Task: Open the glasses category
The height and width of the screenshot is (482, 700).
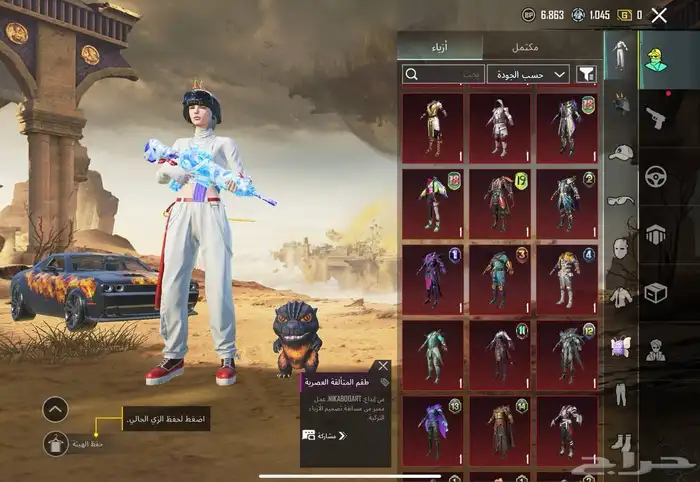Action: 620,200
